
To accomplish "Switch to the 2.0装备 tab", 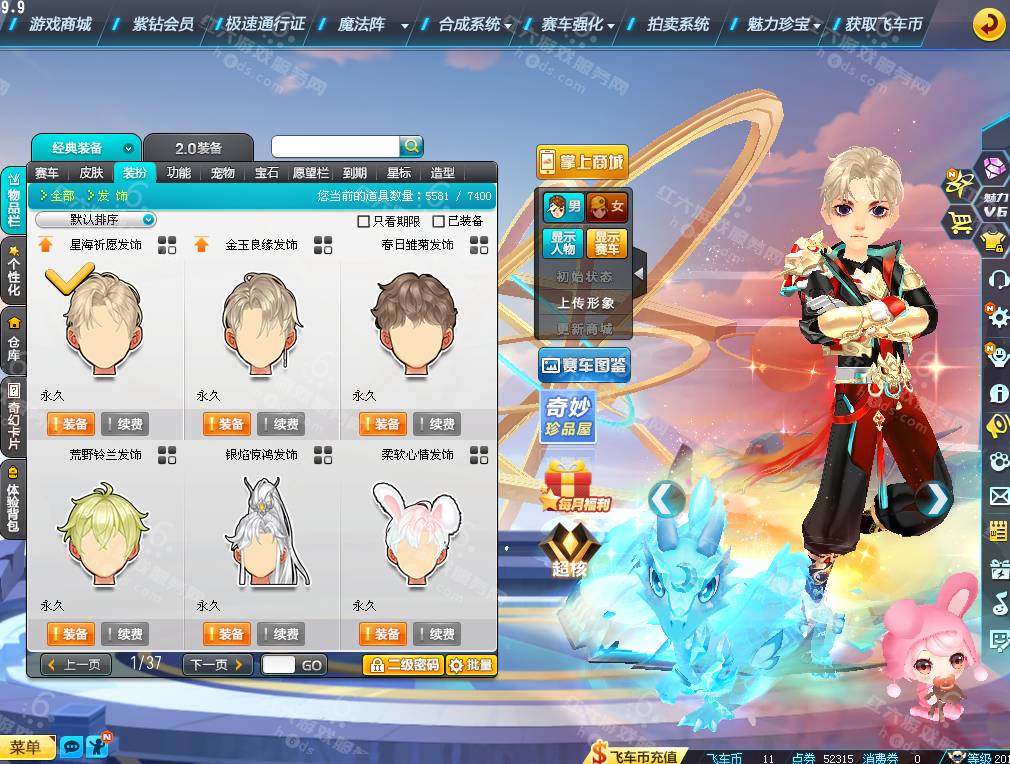I will click(x=198, y=148).
